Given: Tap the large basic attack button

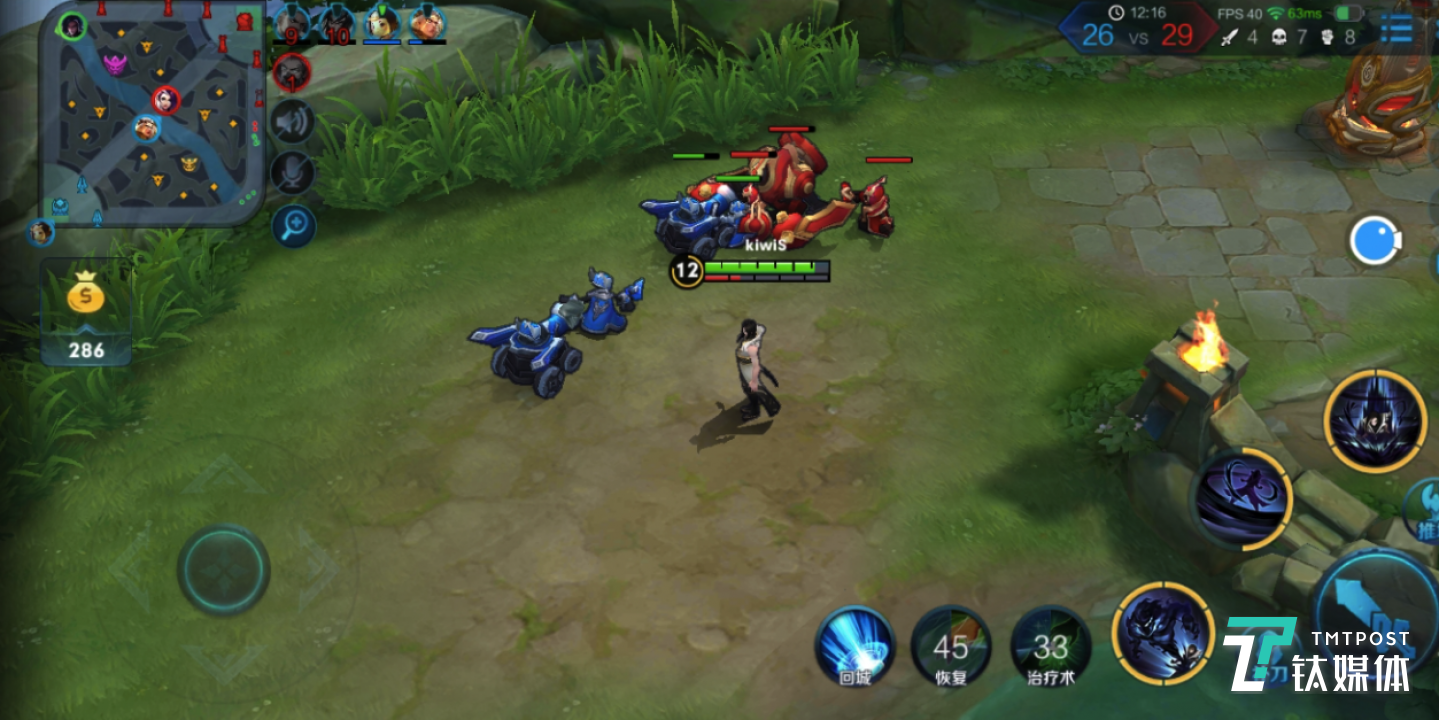Looking at the screenshot, I should tap(1375, 600).
